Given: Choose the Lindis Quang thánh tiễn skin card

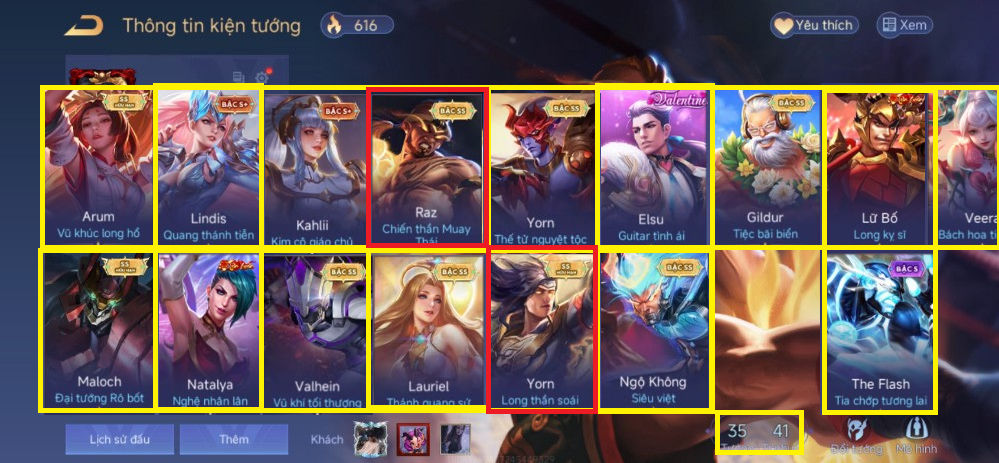Looking at the screenshot, I should (x=208, y=167).
